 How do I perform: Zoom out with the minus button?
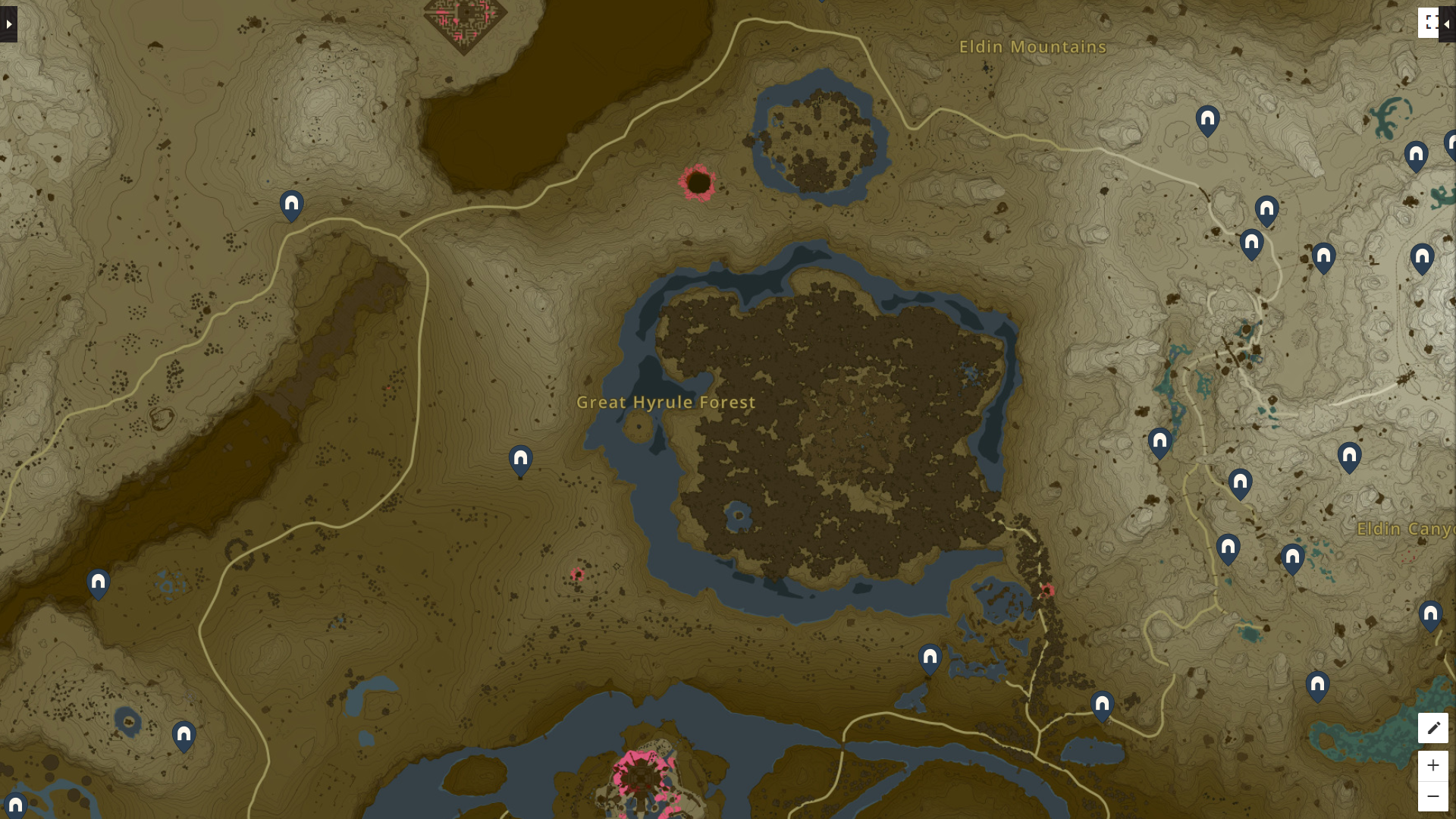(x=1433, y=795)
